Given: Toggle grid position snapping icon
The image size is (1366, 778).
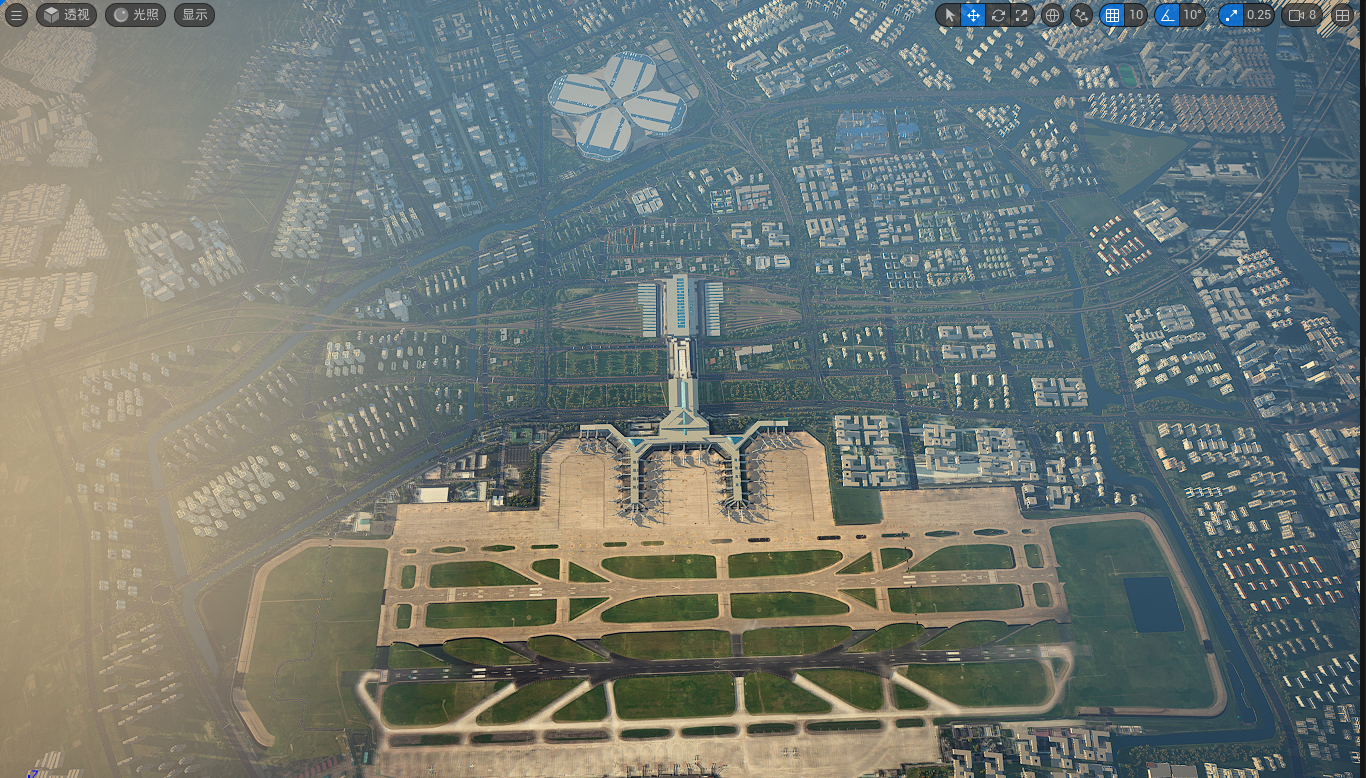Looking at the screenshot, I should (1111, 15).
